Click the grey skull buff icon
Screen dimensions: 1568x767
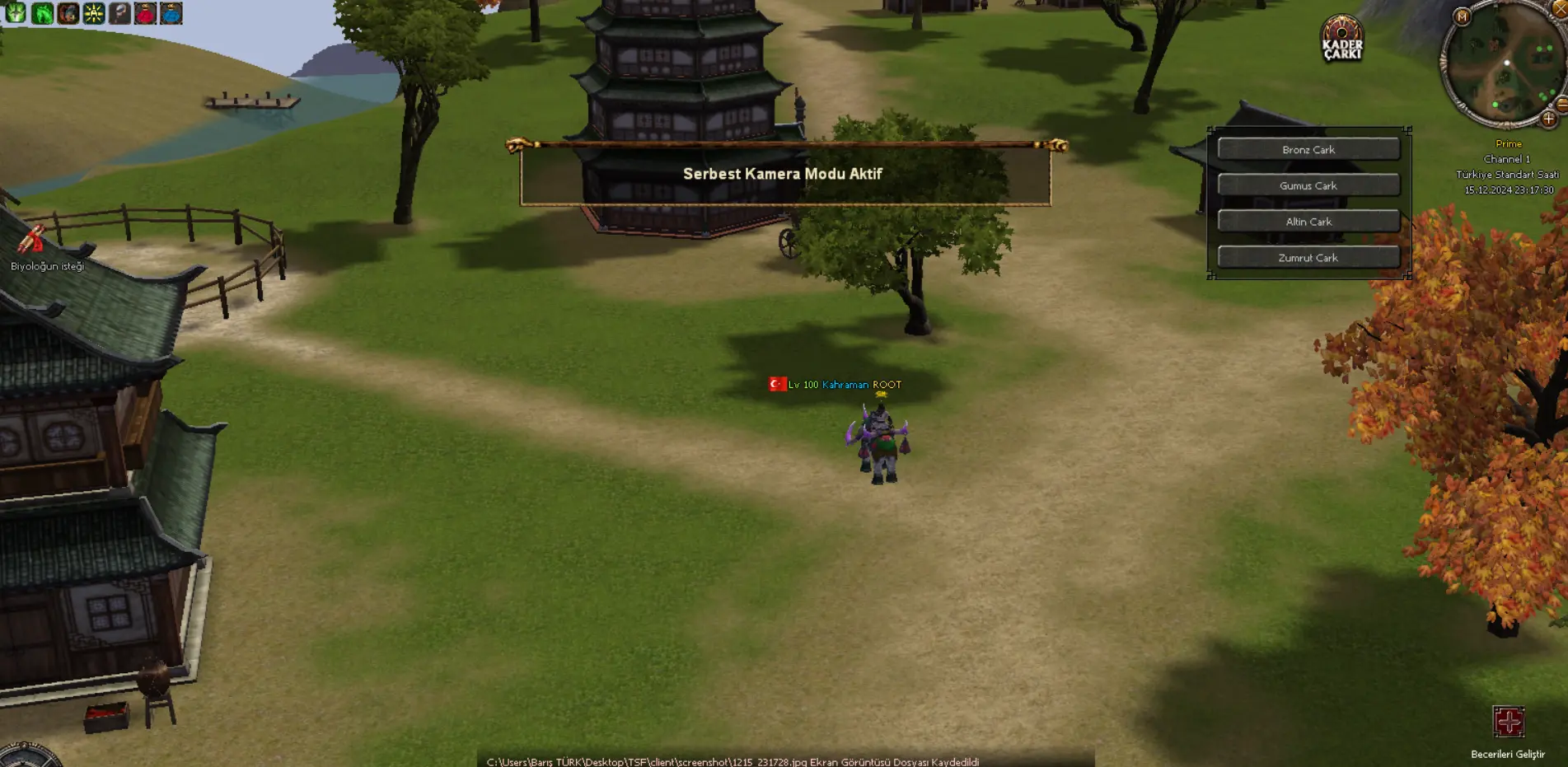(119, 13)
